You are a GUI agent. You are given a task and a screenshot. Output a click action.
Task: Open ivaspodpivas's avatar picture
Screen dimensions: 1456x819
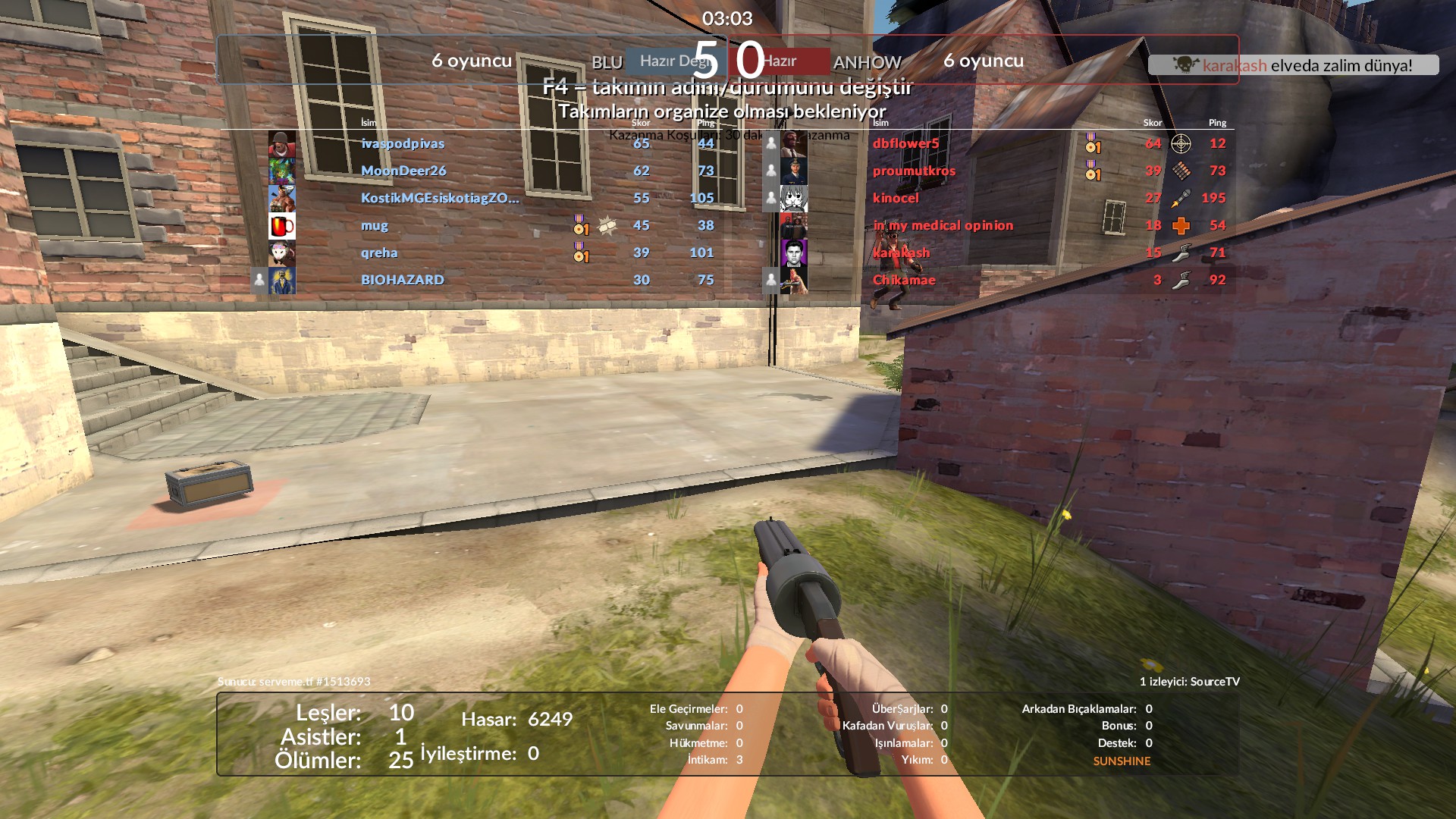(x=282, y=144)
